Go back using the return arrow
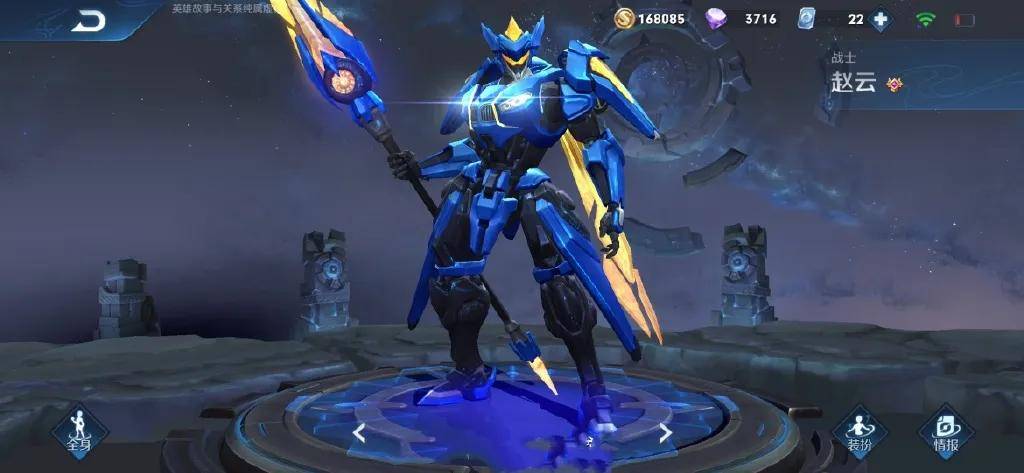1024x473 pixels. tap(88, 21)
